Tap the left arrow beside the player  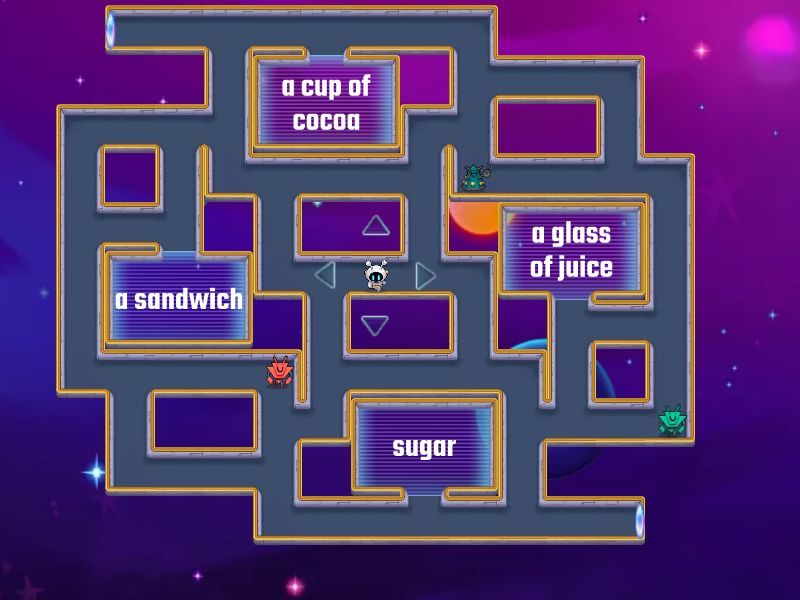(325, 274)
